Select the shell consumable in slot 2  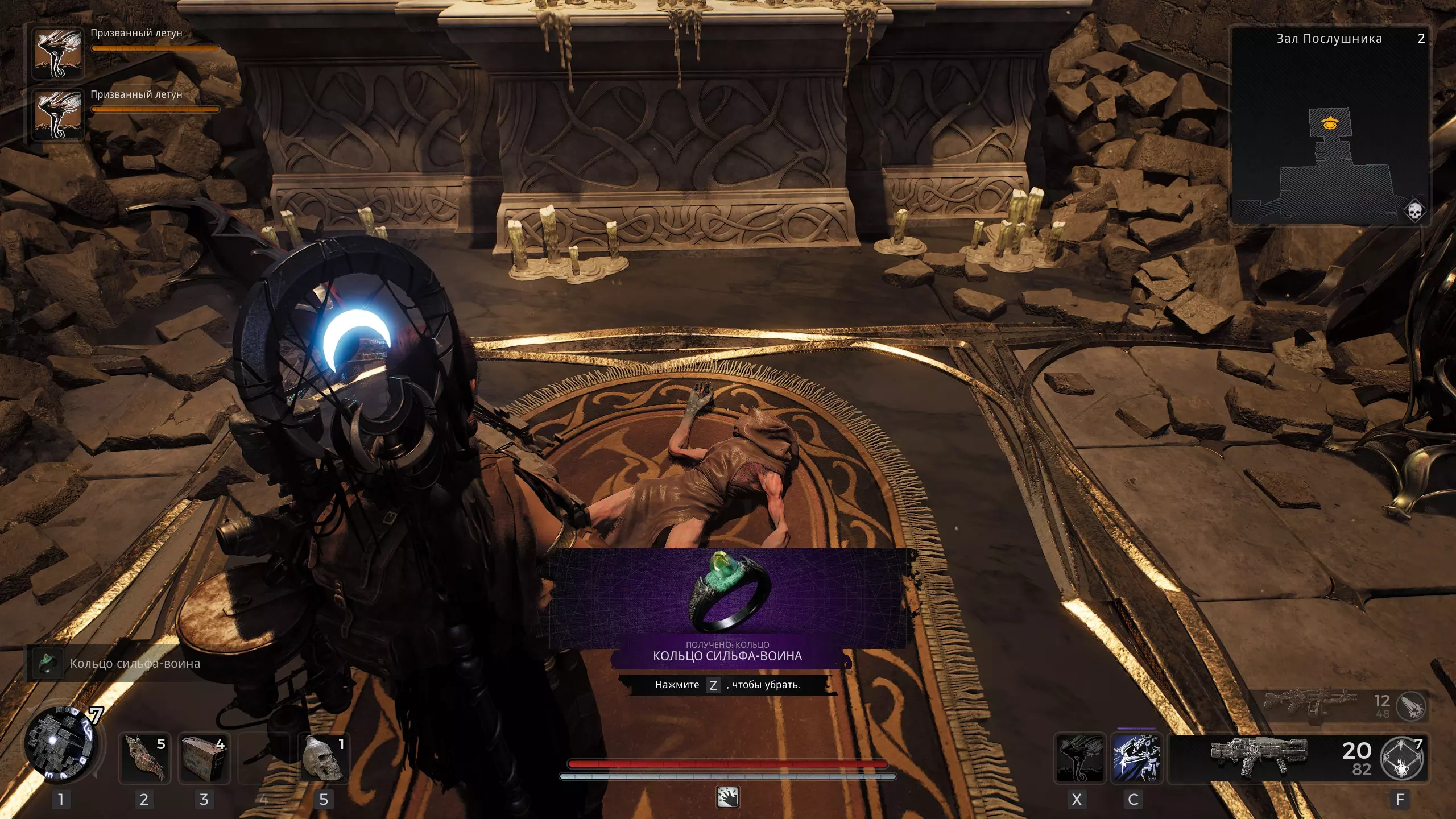coord(144,759)
